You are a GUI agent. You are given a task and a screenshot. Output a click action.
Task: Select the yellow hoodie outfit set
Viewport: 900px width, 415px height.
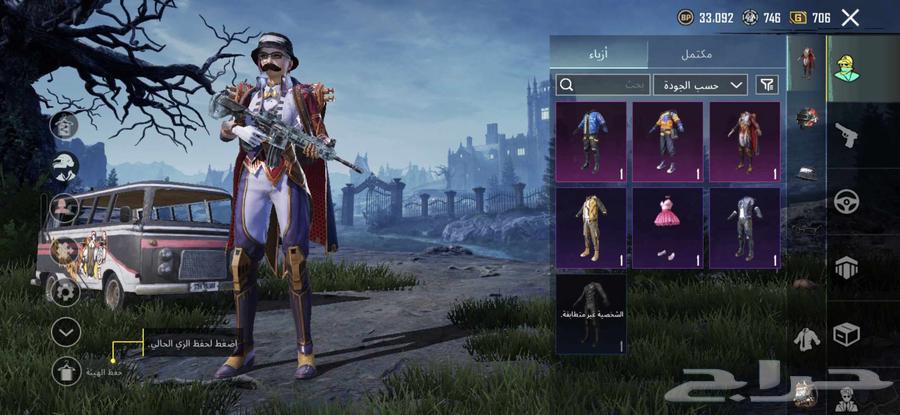[668, 141]
